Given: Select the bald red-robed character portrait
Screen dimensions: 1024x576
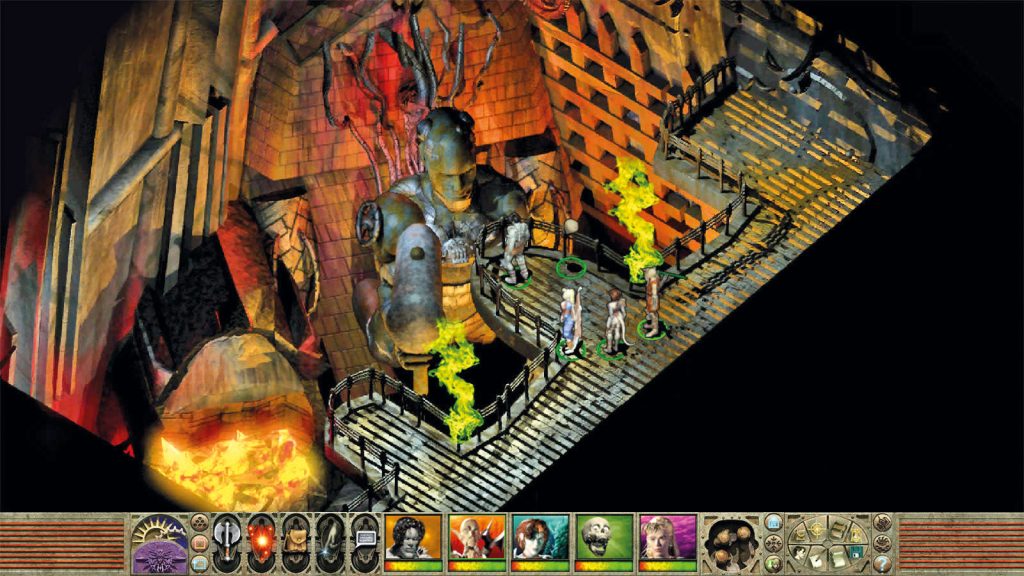Looking at the screenshot, I should tap(476, 538).
